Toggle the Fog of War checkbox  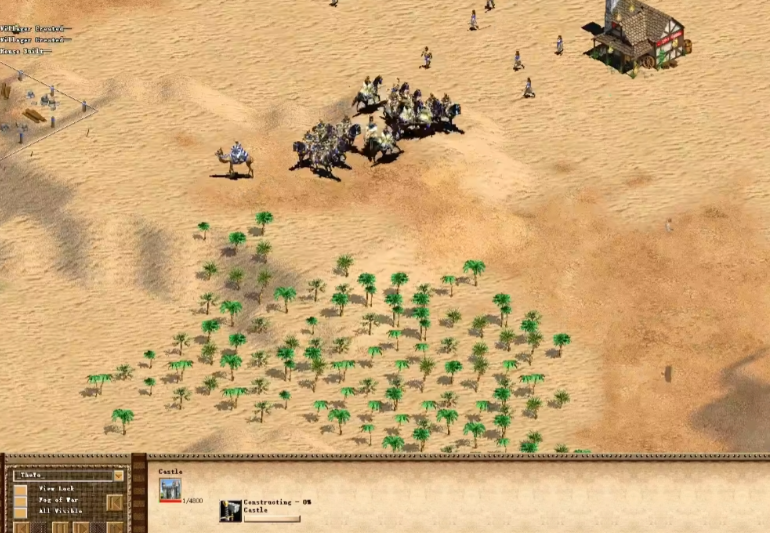click(20, 499)
